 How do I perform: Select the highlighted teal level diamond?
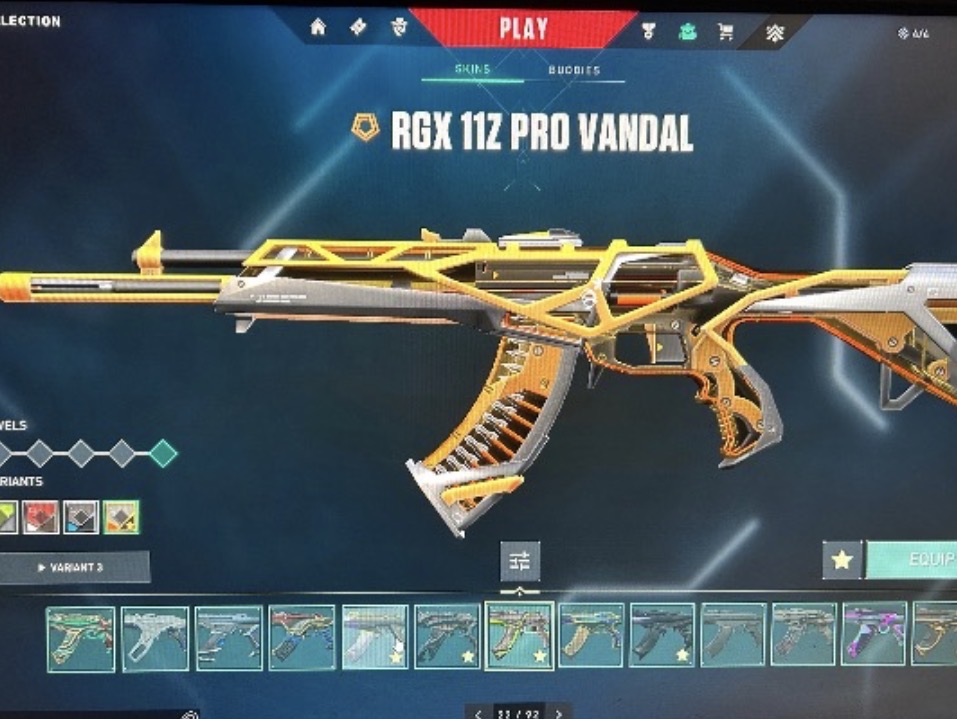(163, 454)
